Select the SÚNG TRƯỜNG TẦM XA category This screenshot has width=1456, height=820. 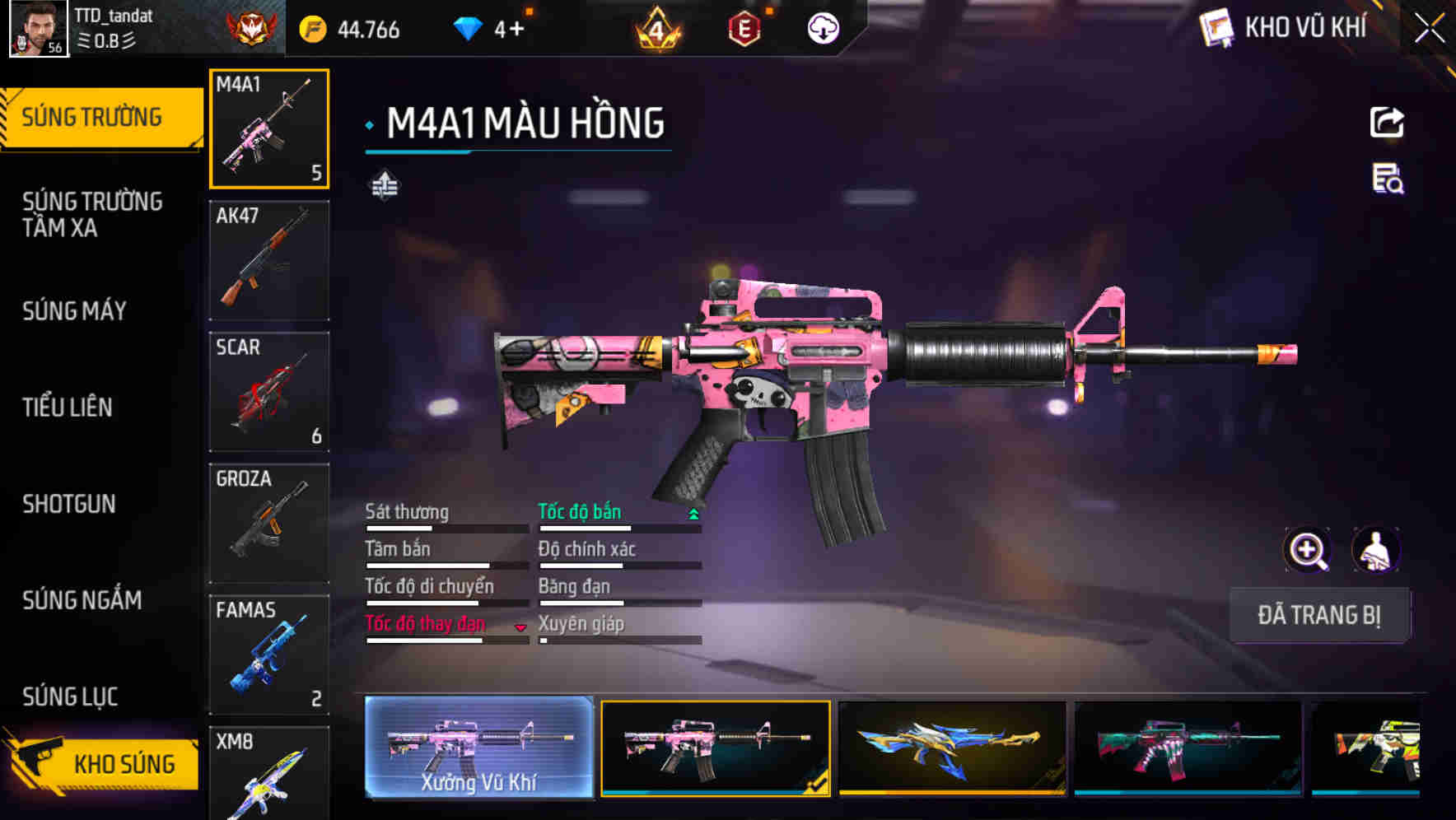pyautogui.click(x=91, y=215)
